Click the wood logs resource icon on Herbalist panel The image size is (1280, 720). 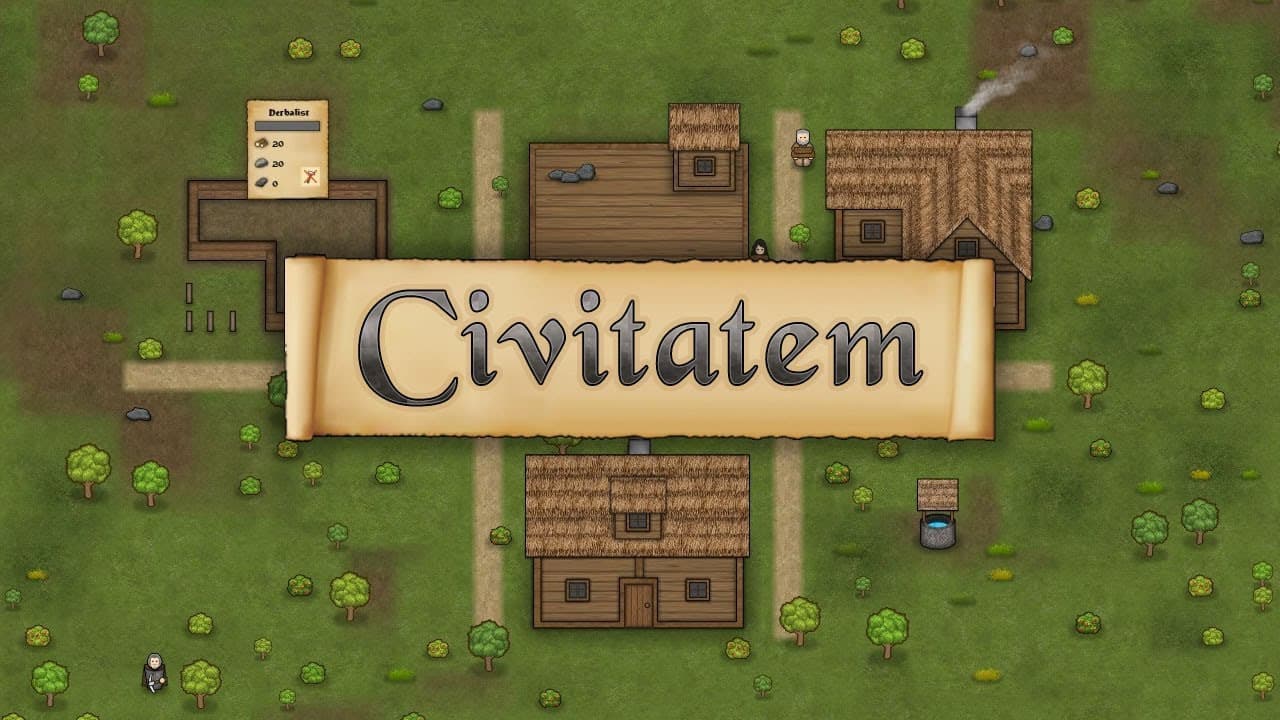coord(260,144)
